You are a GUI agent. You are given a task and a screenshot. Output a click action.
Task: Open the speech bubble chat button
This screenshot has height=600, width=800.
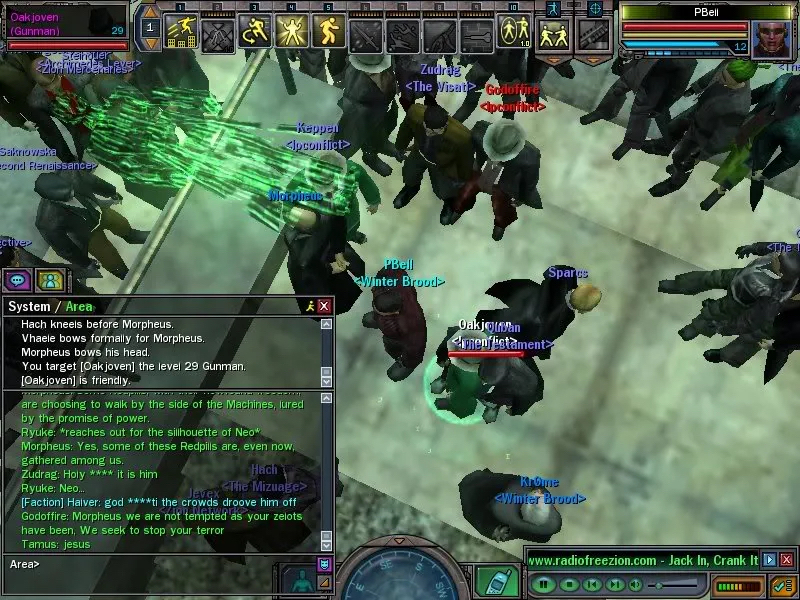(18, 280)
